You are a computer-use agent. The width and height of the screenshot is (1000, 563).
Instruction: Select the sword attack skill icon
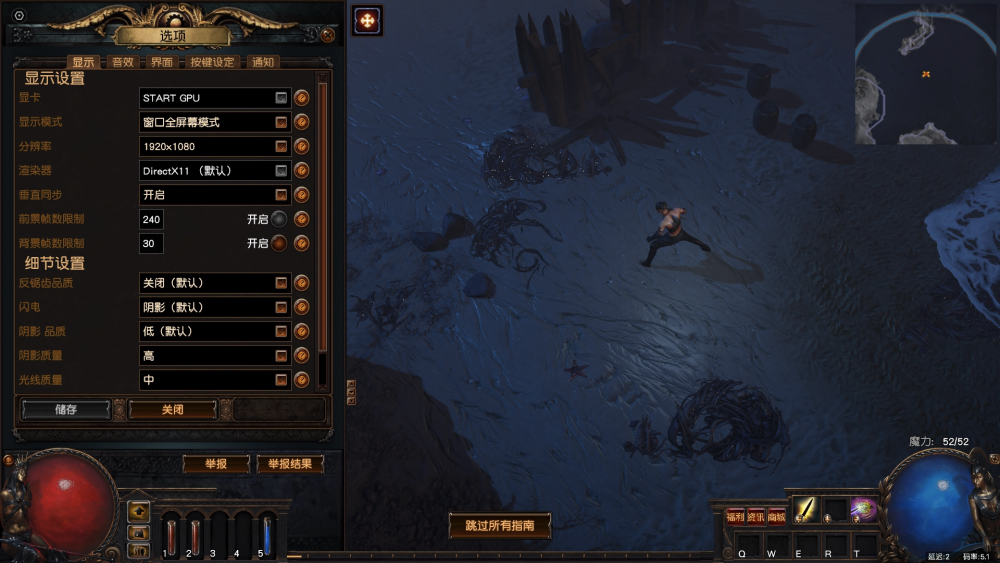coord(805,510)
